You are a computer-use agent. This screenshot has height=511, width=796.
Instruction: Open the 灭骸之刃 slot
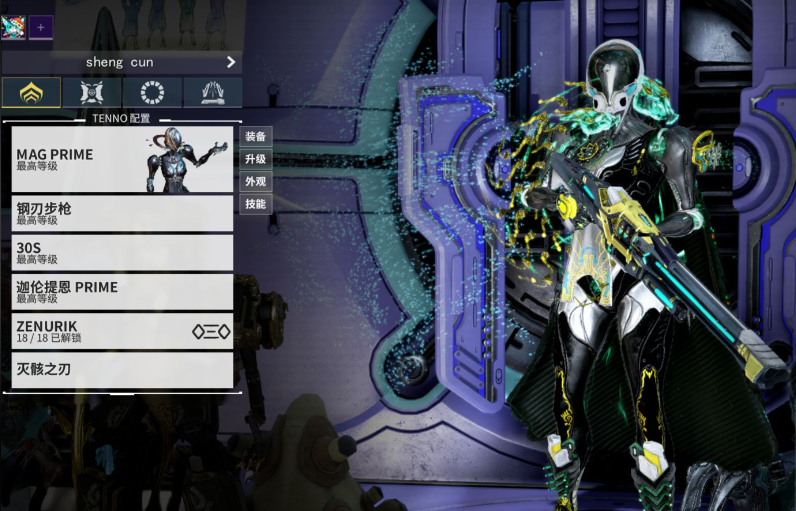tap(122, 370)
